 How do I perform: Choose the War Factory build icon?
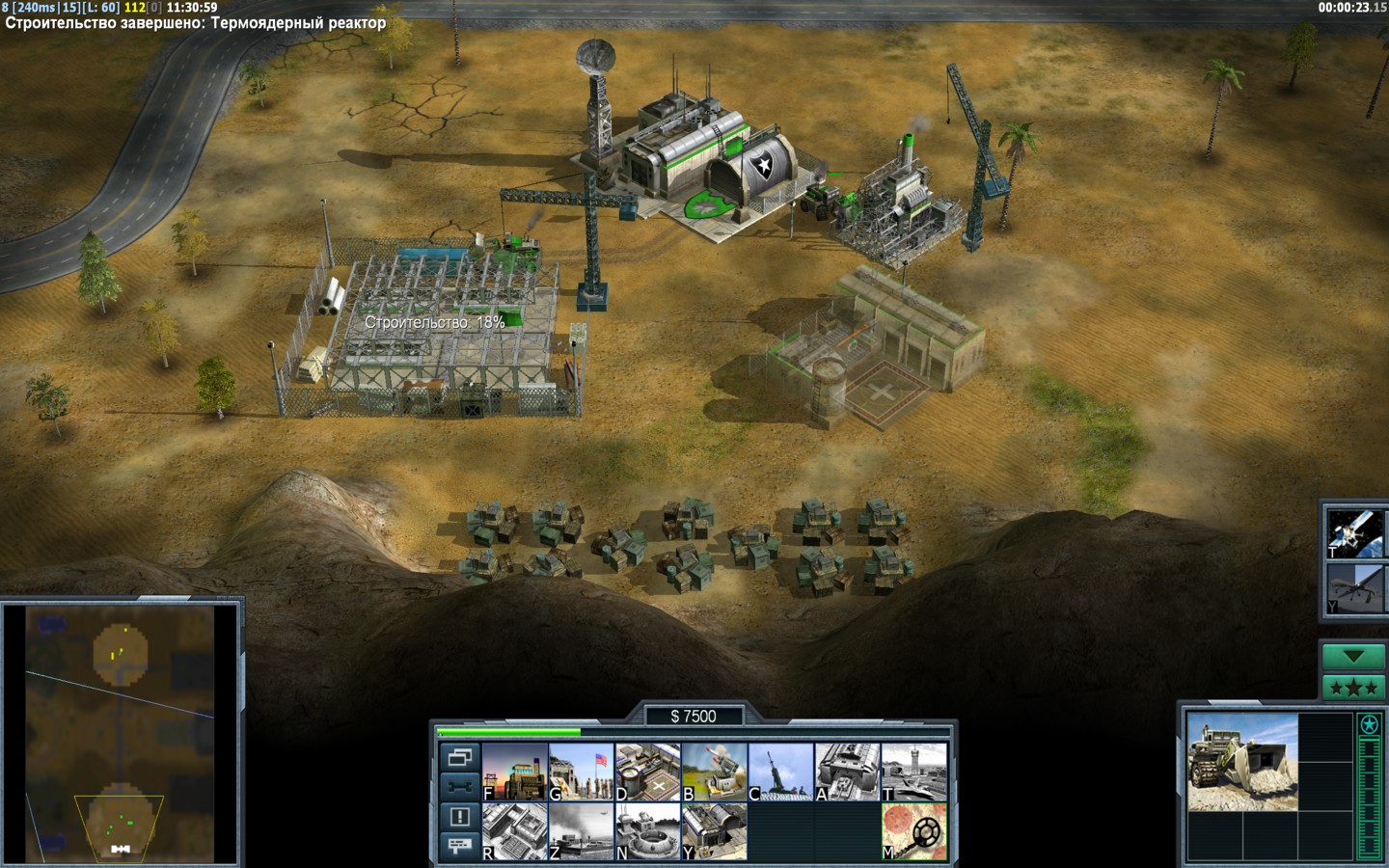[848, 772]
